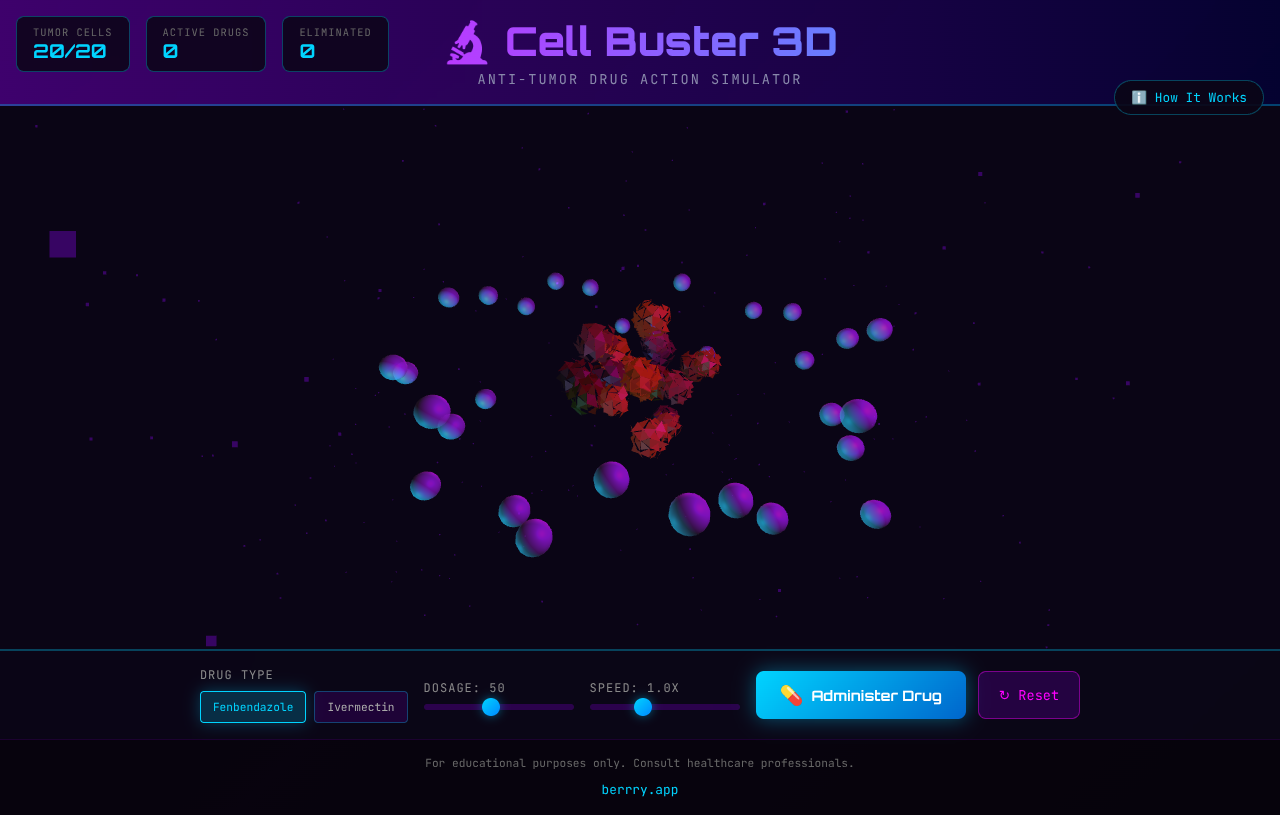Click the Active Drugs counter panel

(205, 43)
